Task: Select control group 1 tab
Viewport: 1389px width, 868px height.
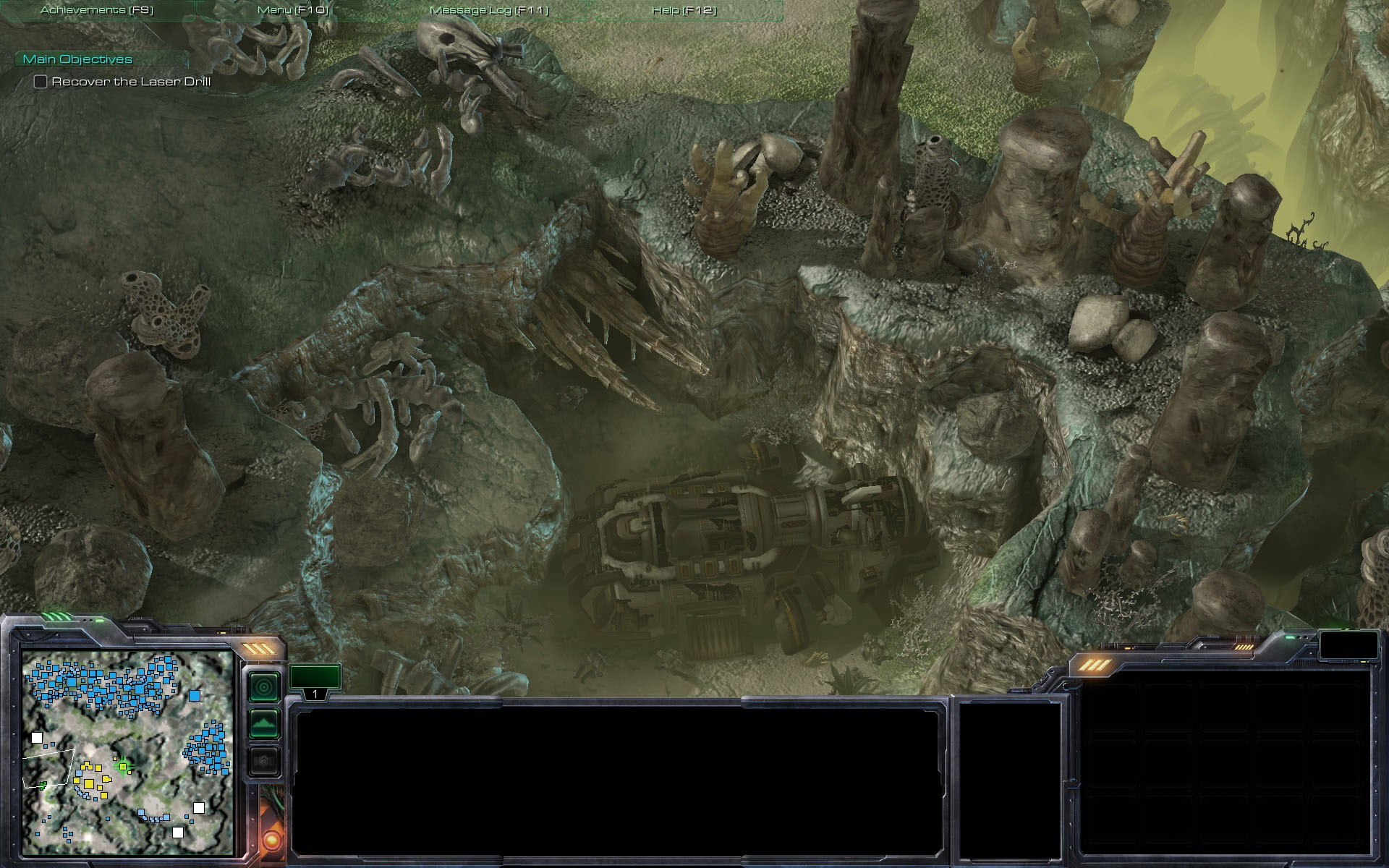Action: click(x=315, y=680)
